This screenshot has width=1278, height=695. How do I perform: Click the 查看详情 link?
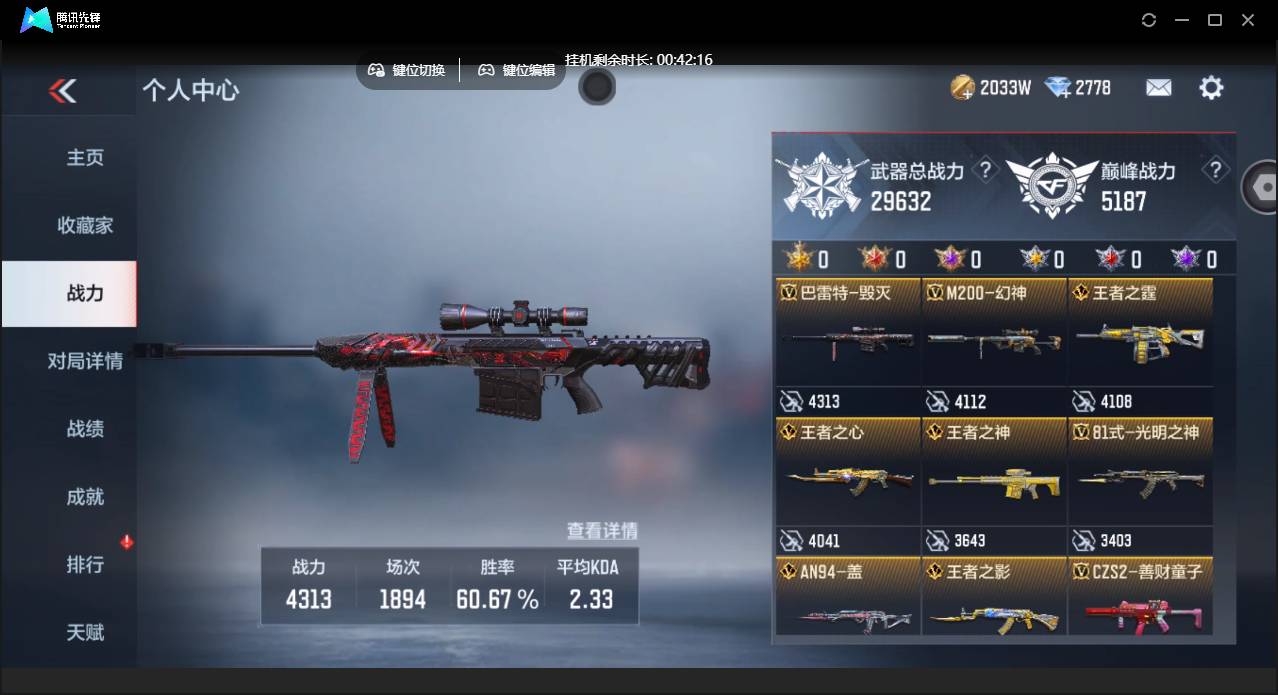point(602,531)
